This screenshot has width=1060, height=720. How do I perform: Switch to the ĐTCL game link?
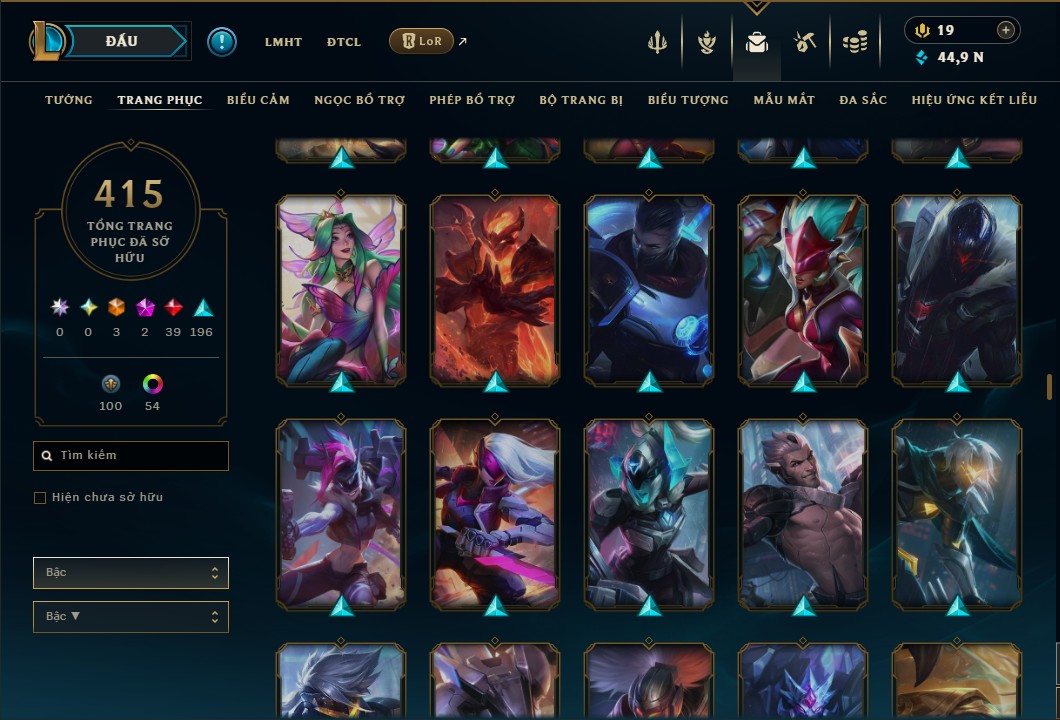[344, 42]
